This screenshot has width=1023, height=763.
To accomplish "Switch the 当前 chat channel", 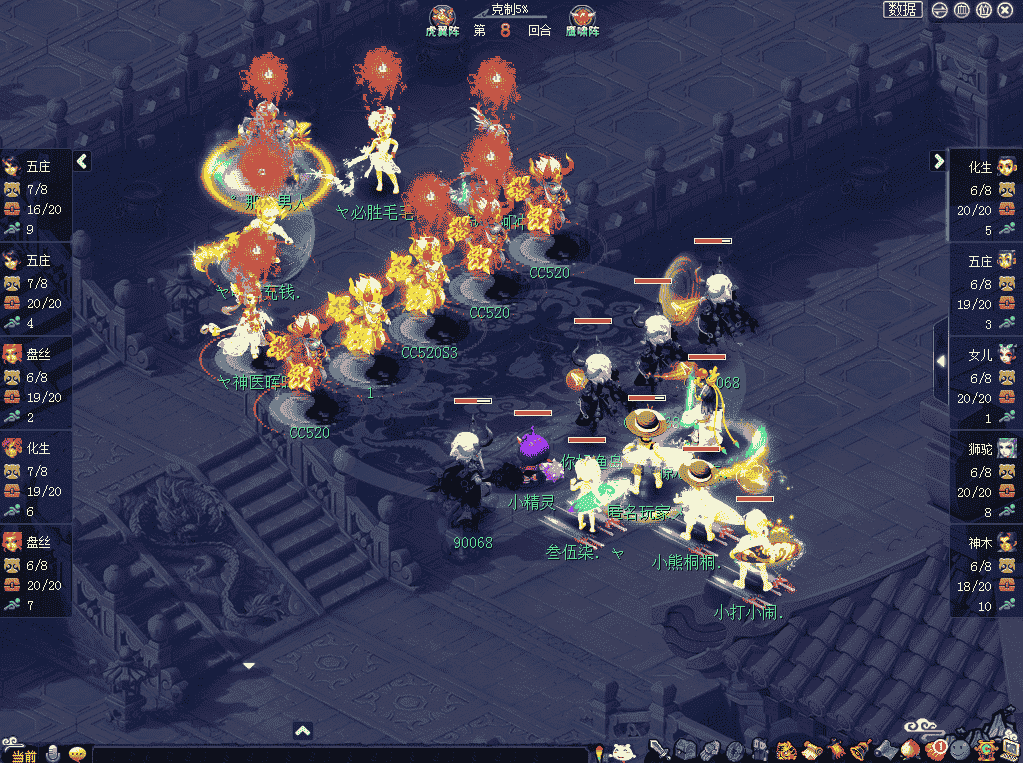I will point(23,755).
